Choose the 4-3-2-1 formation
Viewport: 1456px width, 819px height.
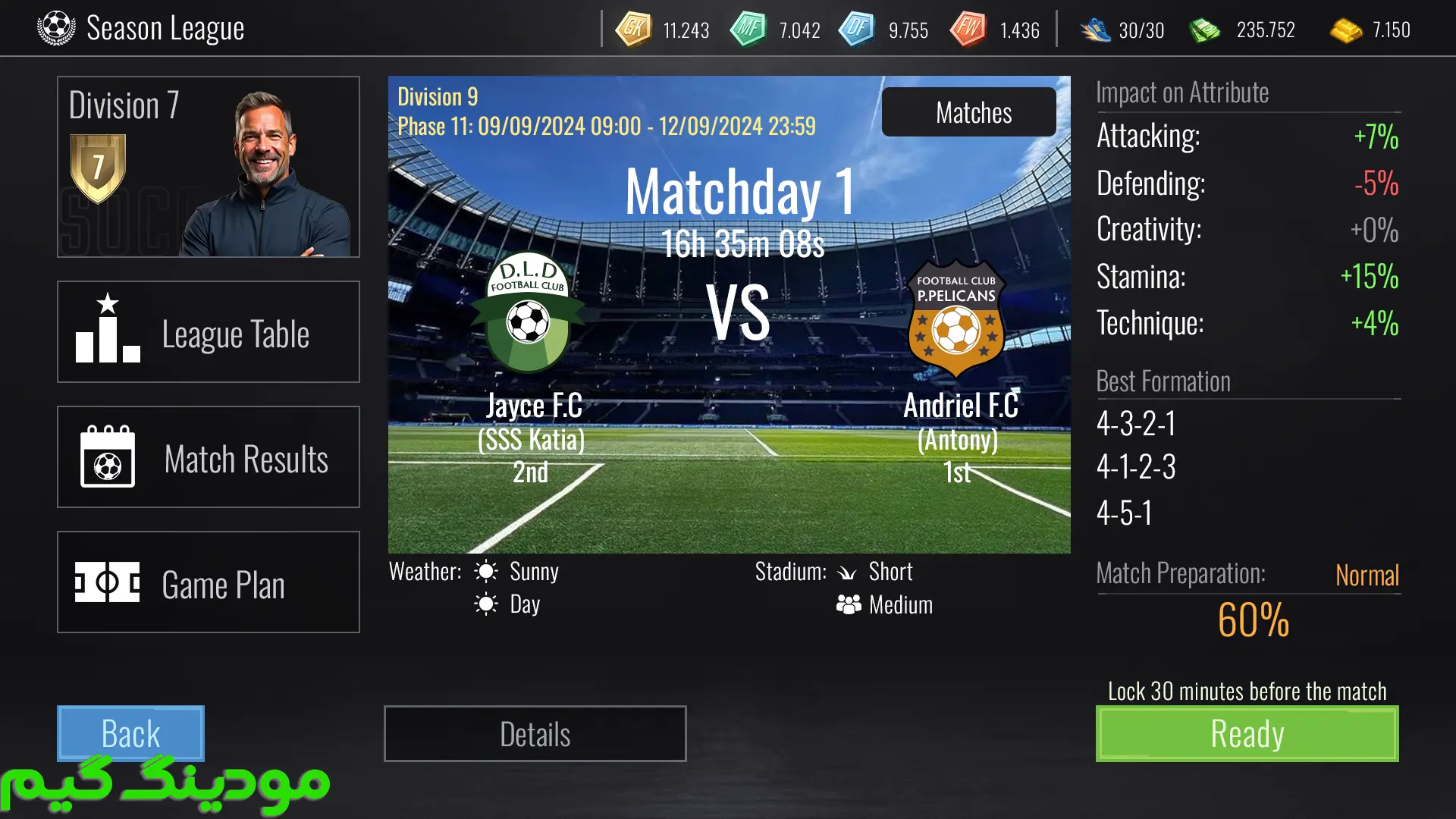coord(1136,423)
